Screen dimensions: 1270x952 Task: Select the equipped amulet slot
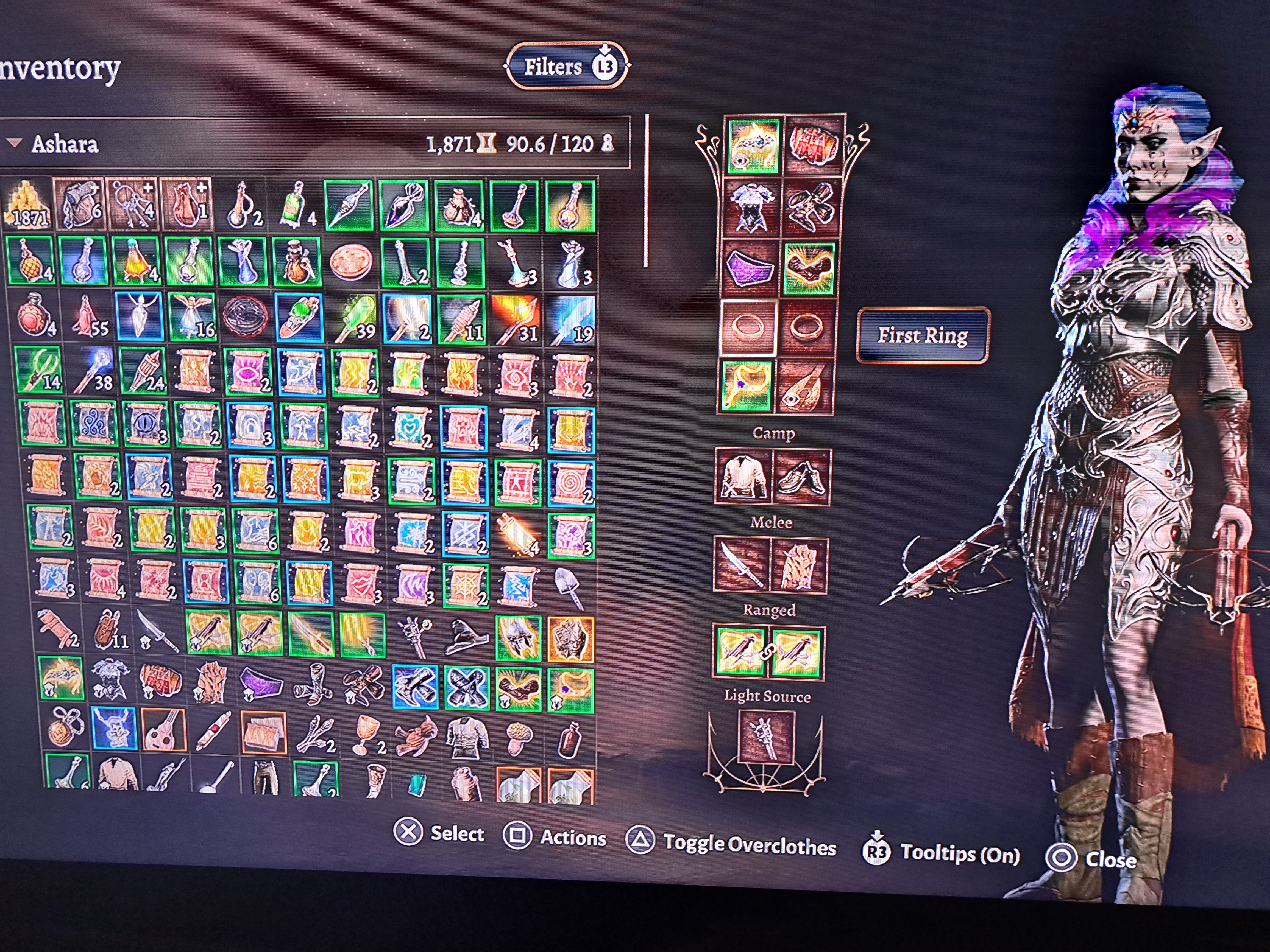[x=747, y=386]
